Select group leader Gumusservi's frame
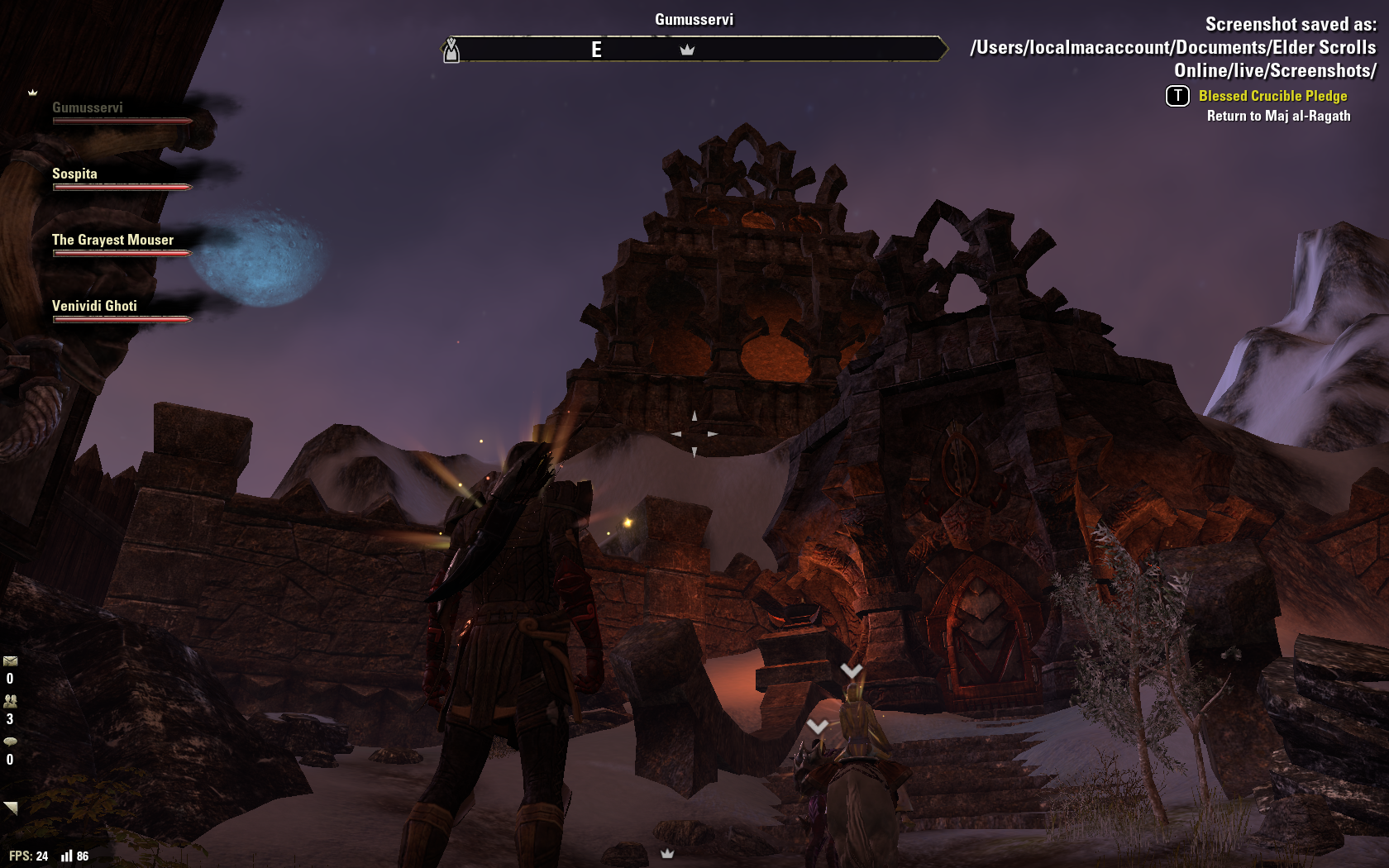This screenshot has height=868, width=1389. pos(88,108)
